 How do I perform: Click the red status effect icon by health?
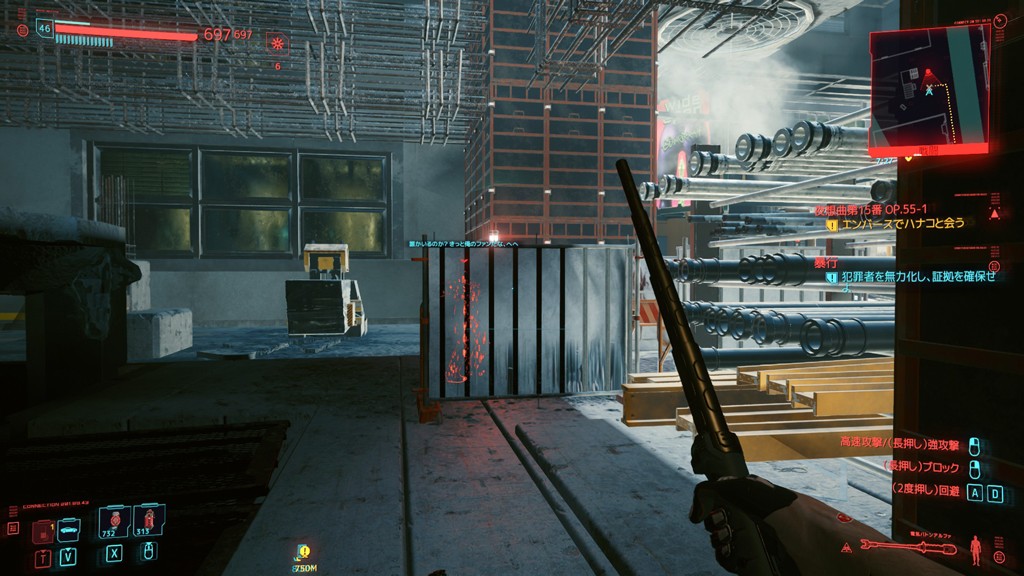click(x=277, y=42)
